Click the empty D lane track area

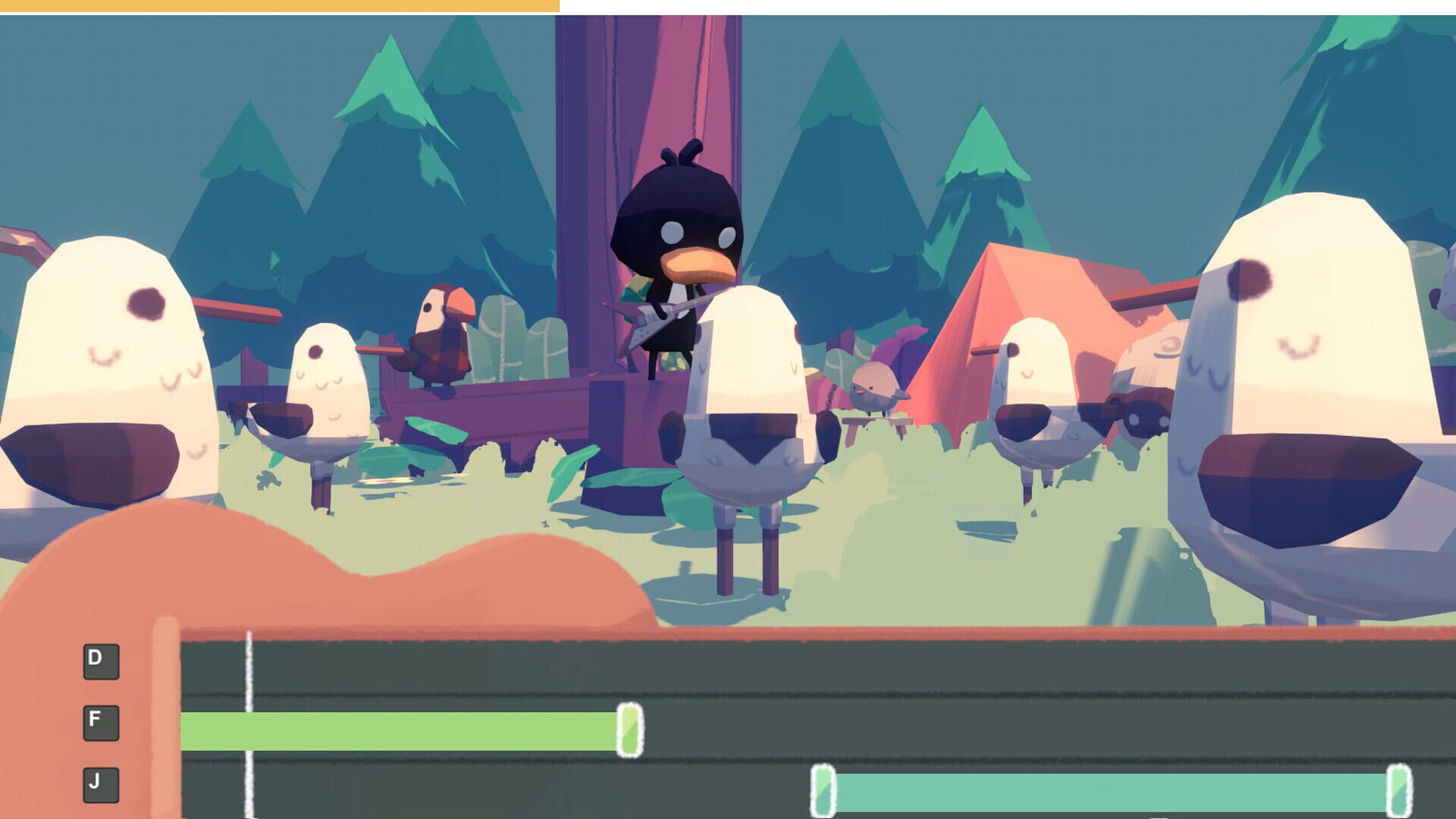pyautogui.click(x=758, y=667)
